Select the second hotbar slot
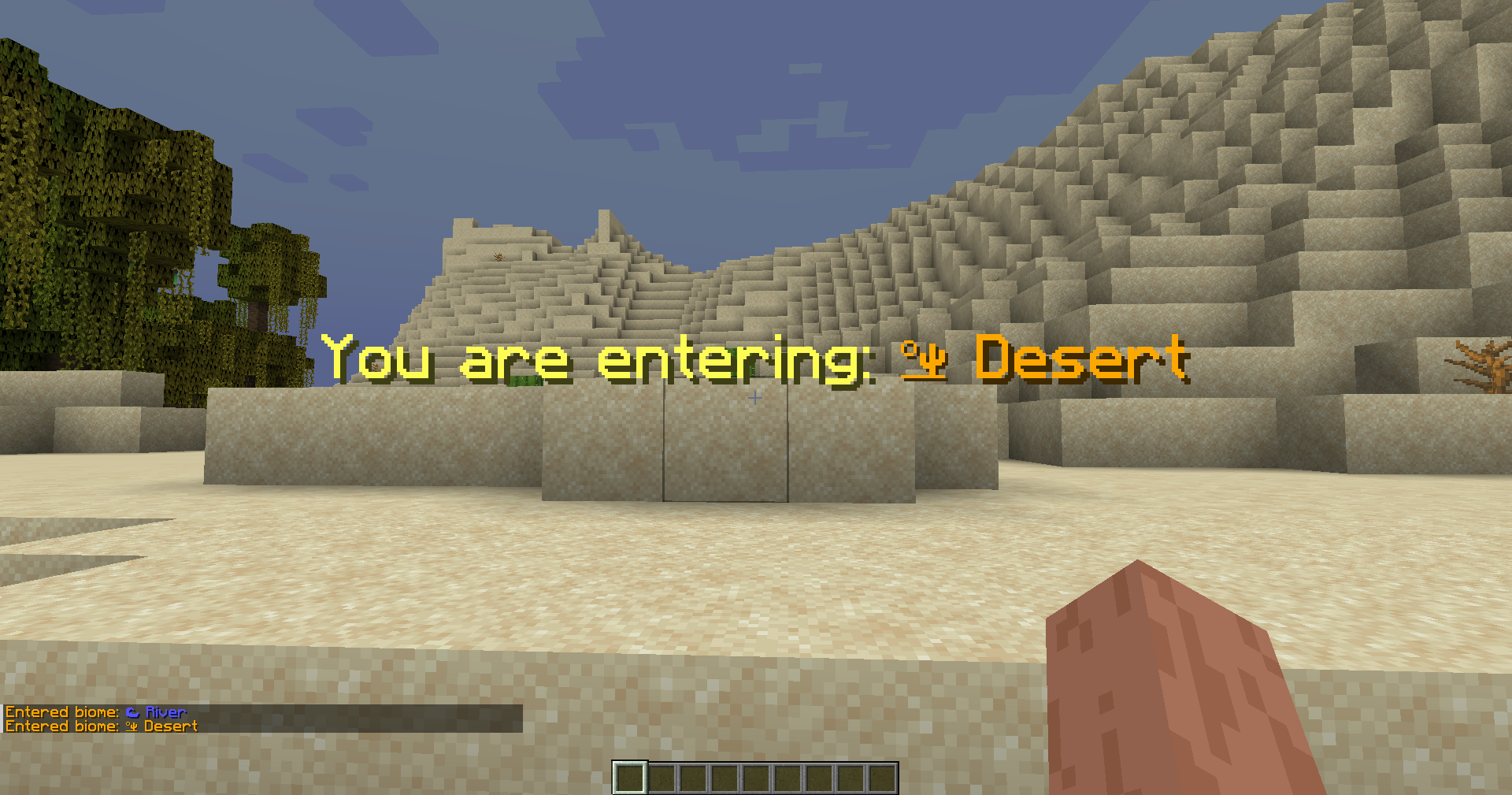1512x795 pixels. click(662, 778)
